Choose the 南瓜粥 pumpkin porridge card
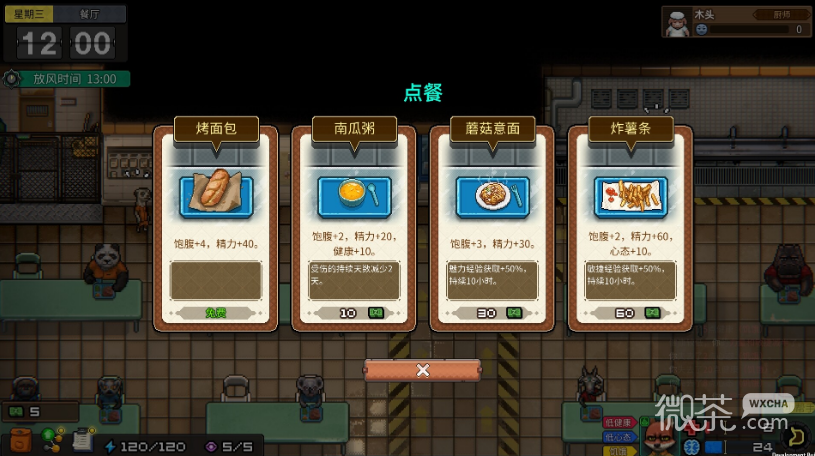Viewport: 815px width, 456px height. click(354, 224)
